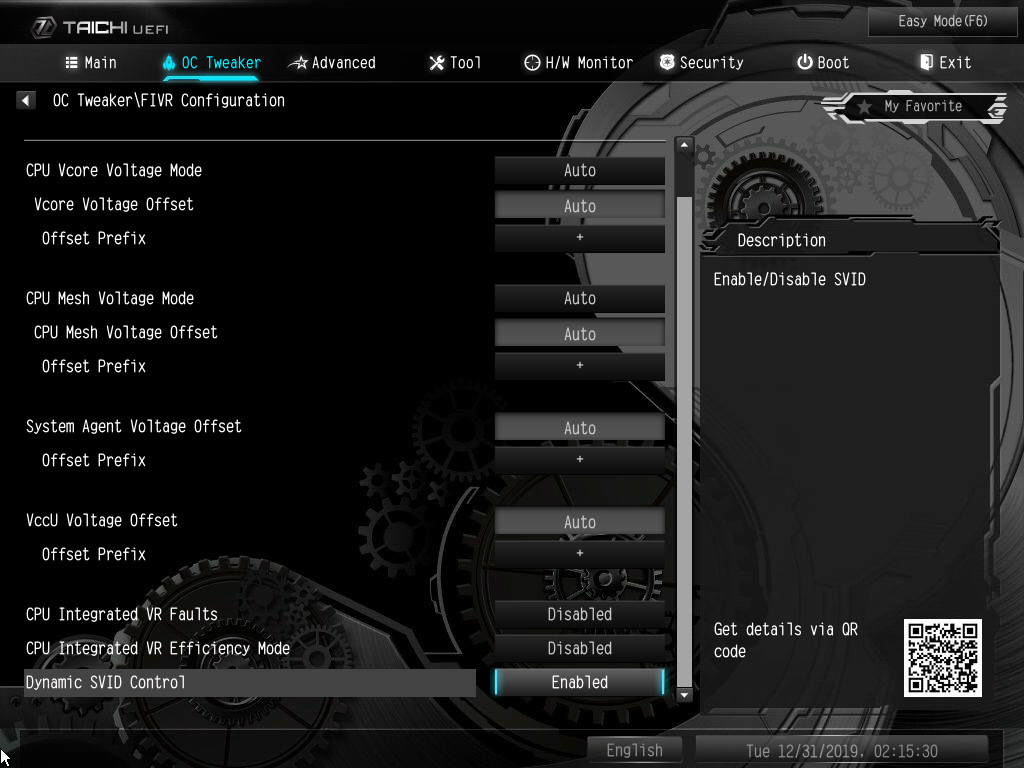Change CPU Vcore Voltage Mode value
Image resolution: width=1024 pixels, height=768 pixels.
[580, 171]
